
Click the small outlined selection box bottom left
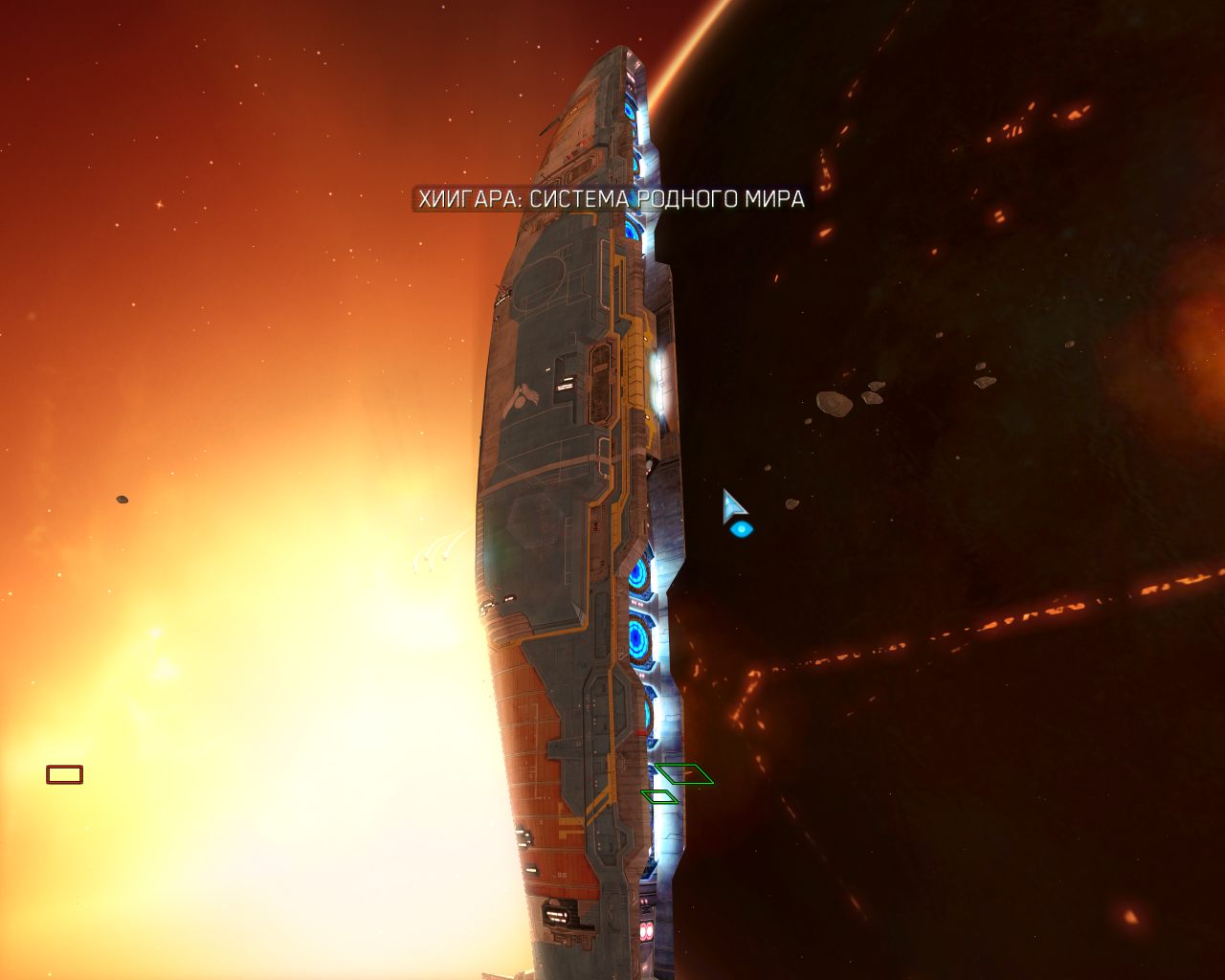point(63,773)
